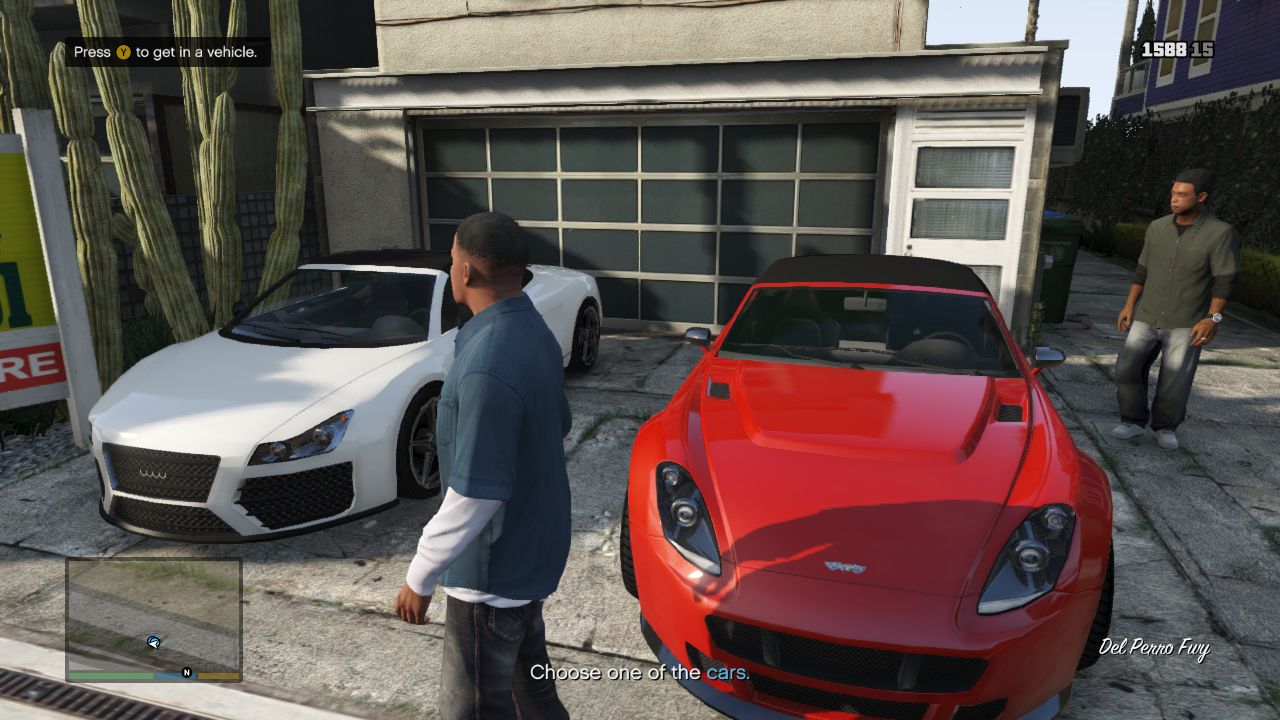Click the yellow stamina bar segment

tap(218, 674)
